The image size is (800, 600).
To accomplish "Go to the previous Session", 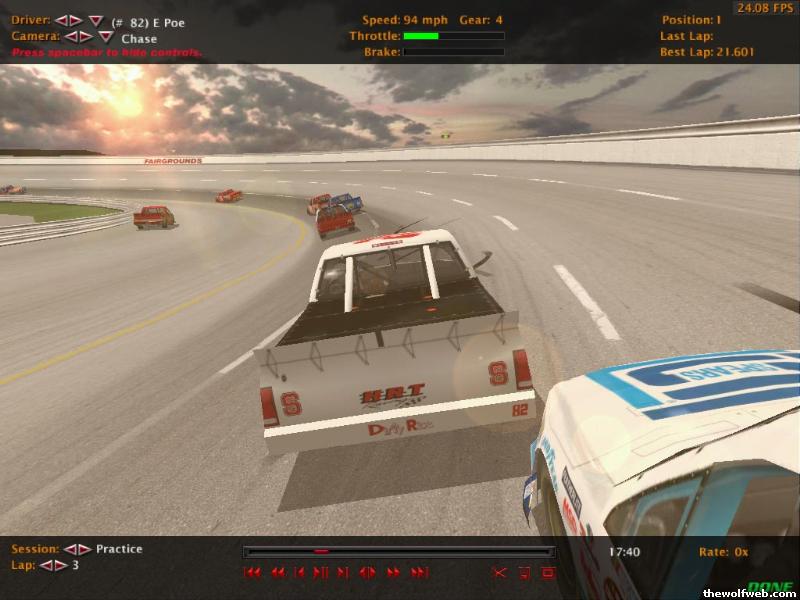I will pyautogui.click(x=69, y=549).
